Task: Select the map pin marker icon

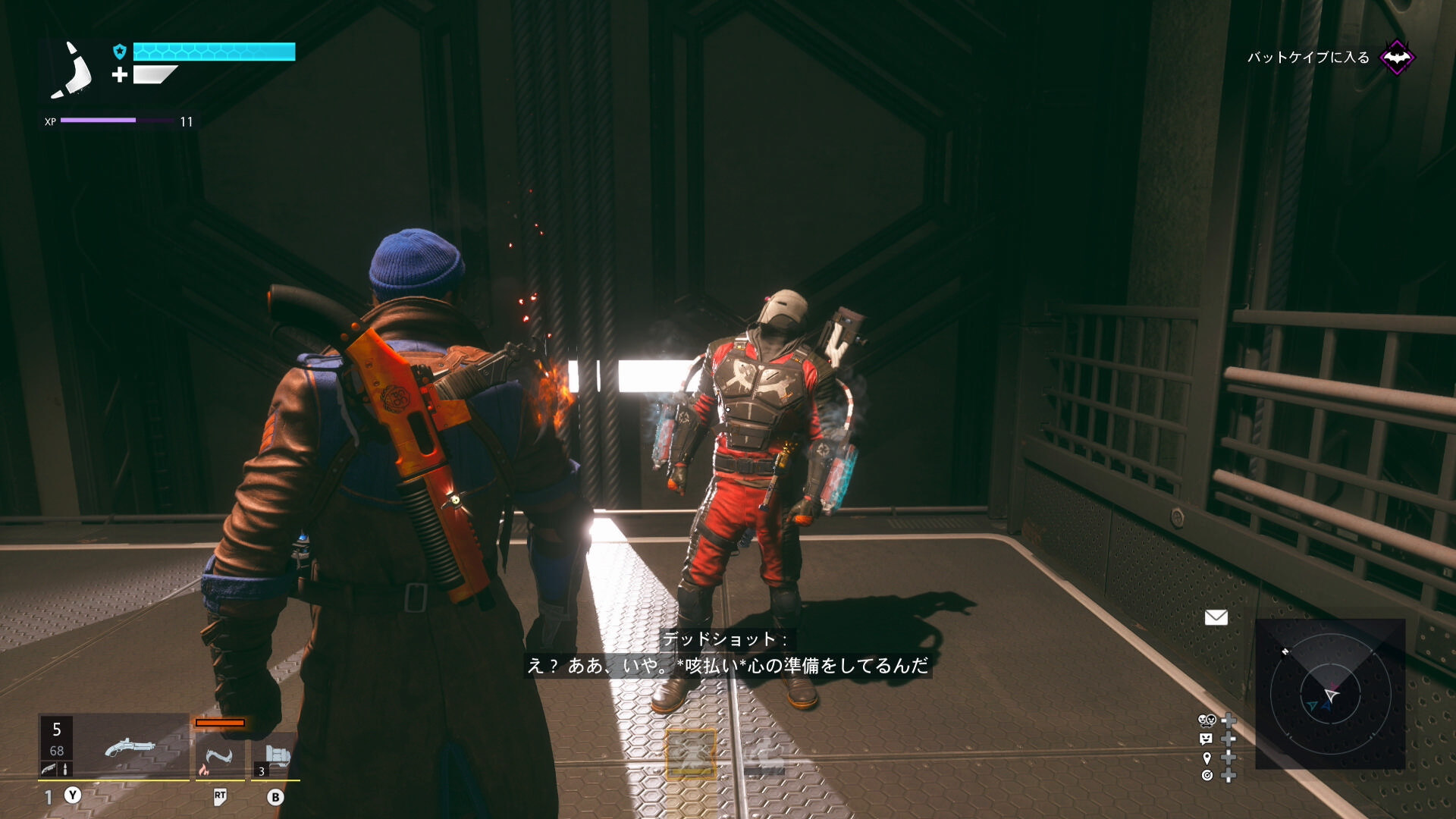Action: 1207,758
